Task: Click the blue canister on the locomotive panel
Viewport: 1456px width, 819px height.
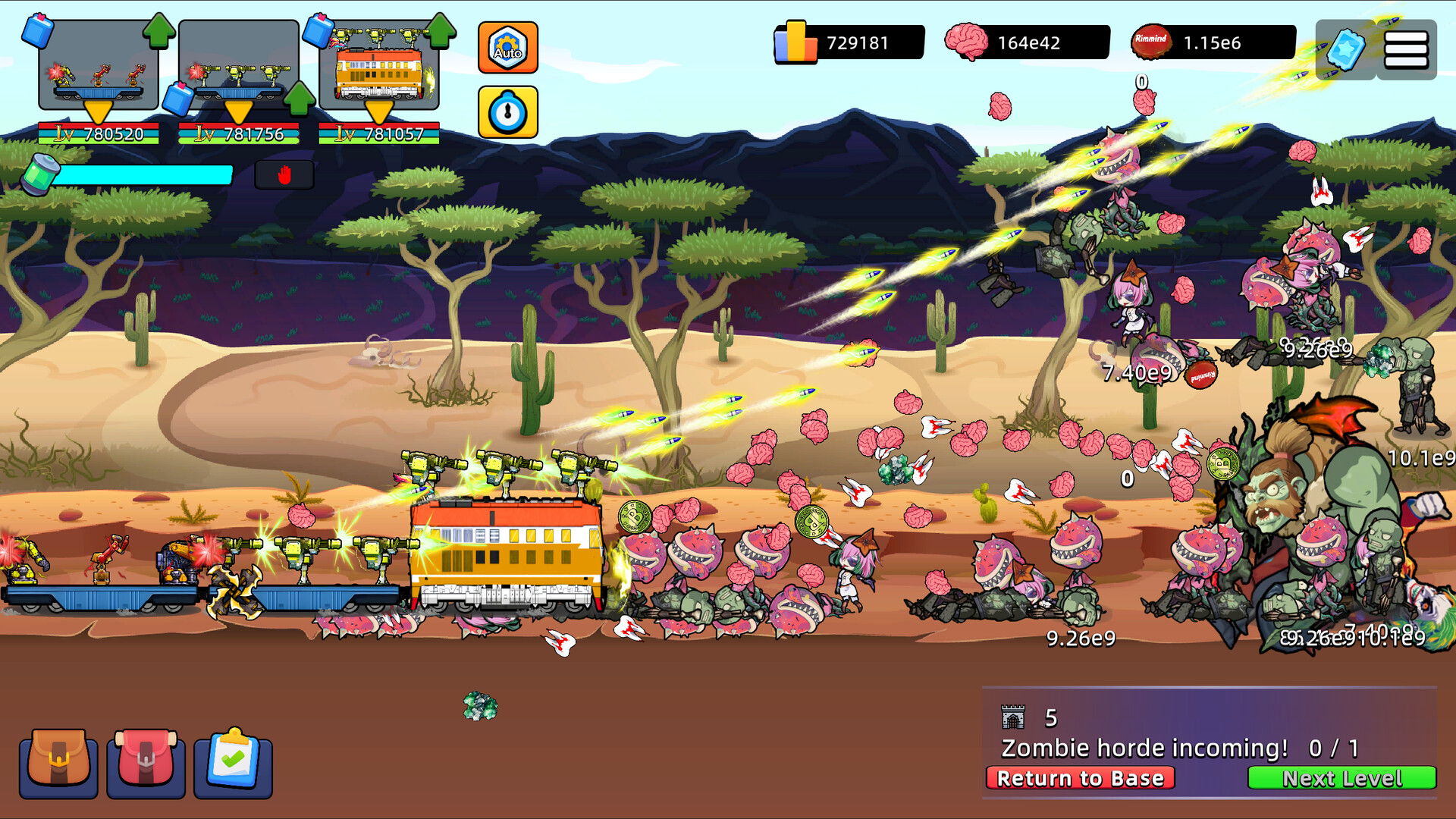Action: point(318,30)
